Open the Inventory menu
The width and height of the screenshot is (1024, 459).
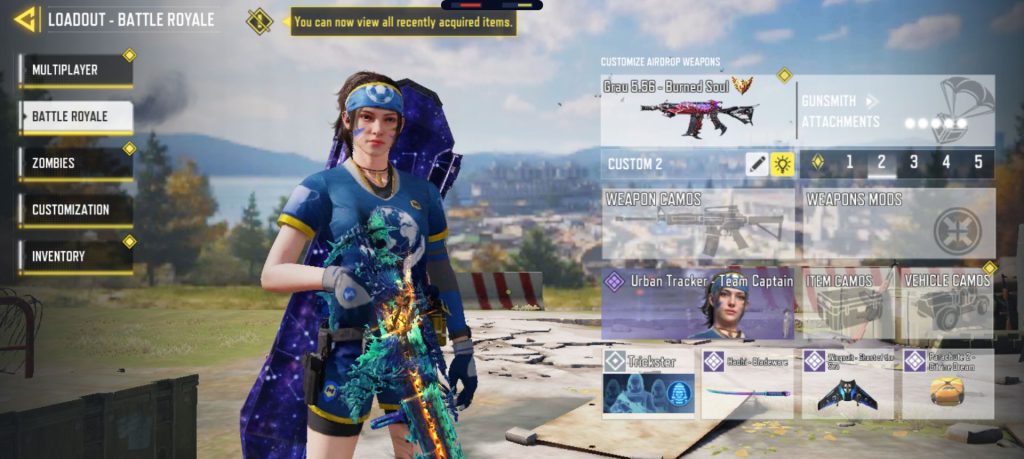point(75,256)
